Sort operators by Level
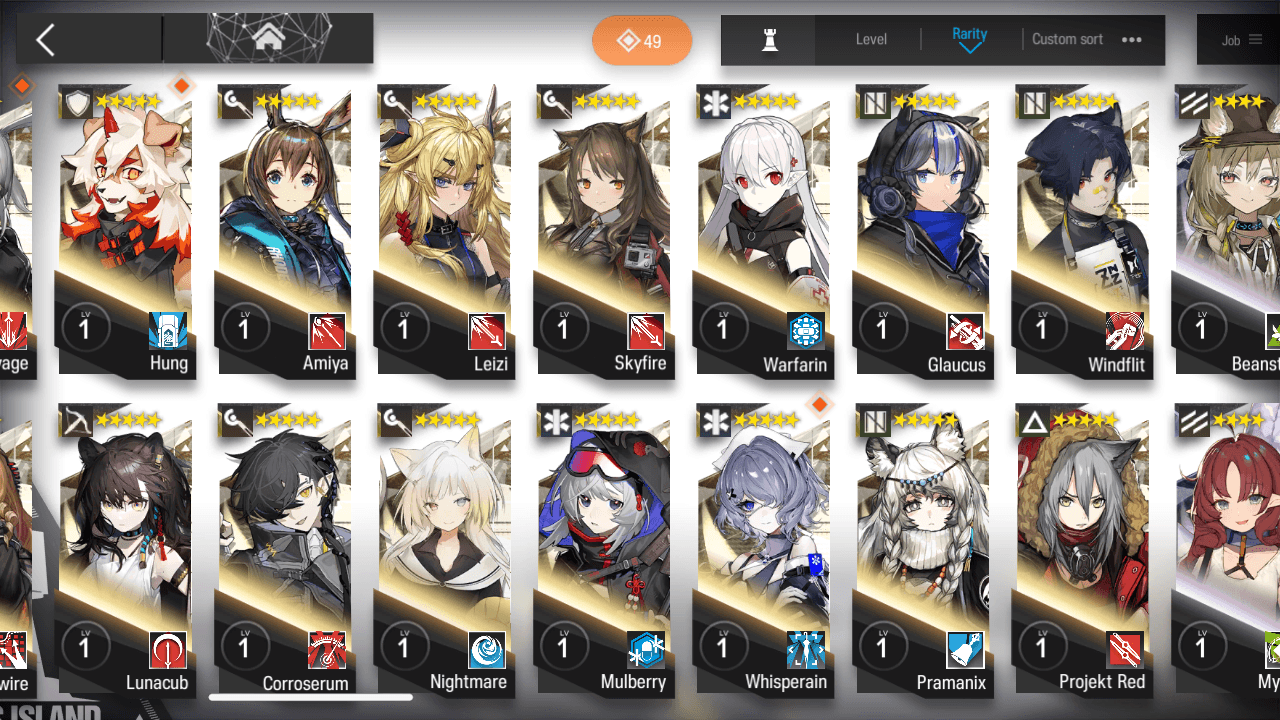This screenshot has height=720, width=1280. click(871, 39)
